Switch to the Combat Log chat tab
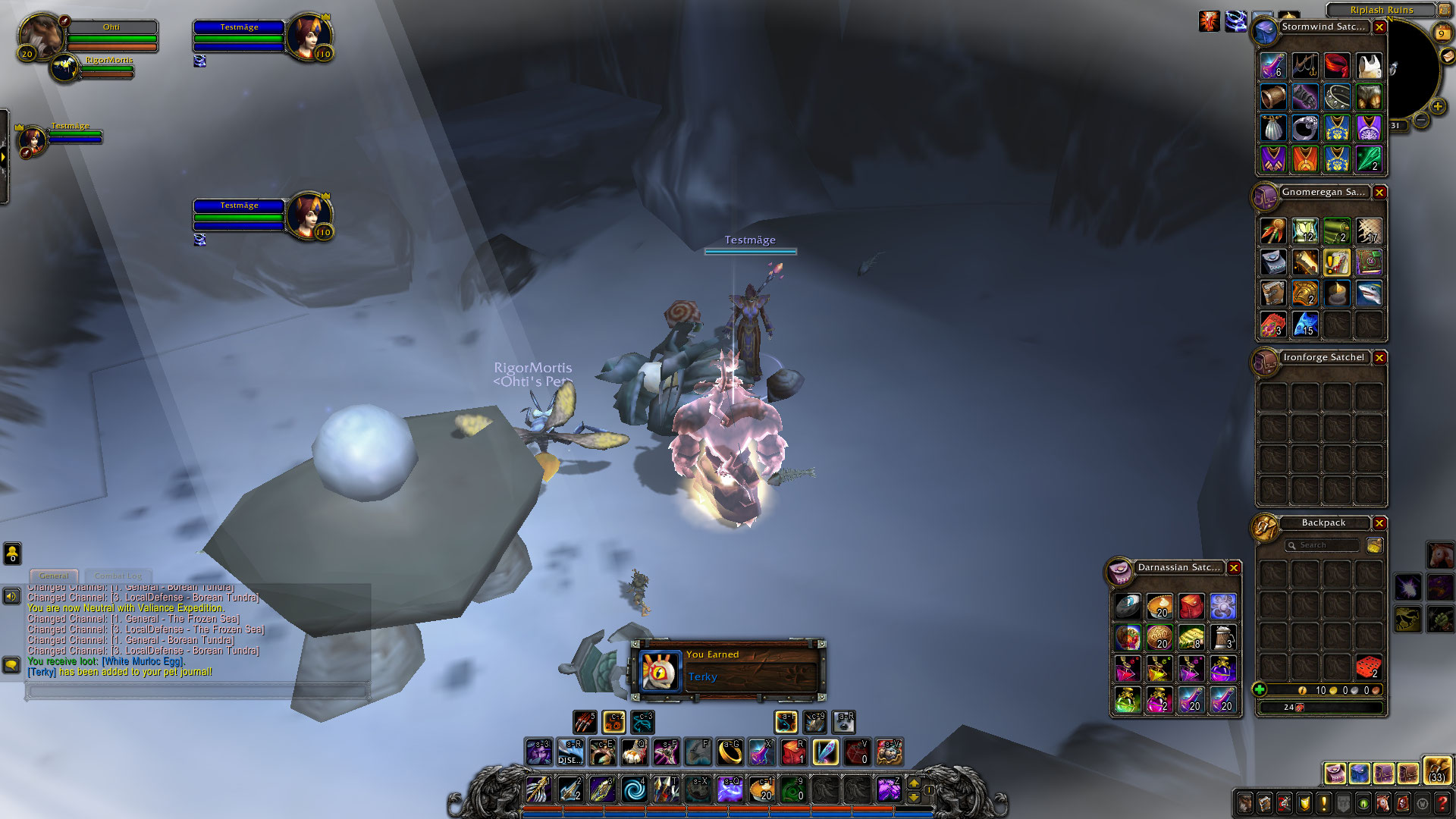This screenshot has height=819, width=1456. 118,576
